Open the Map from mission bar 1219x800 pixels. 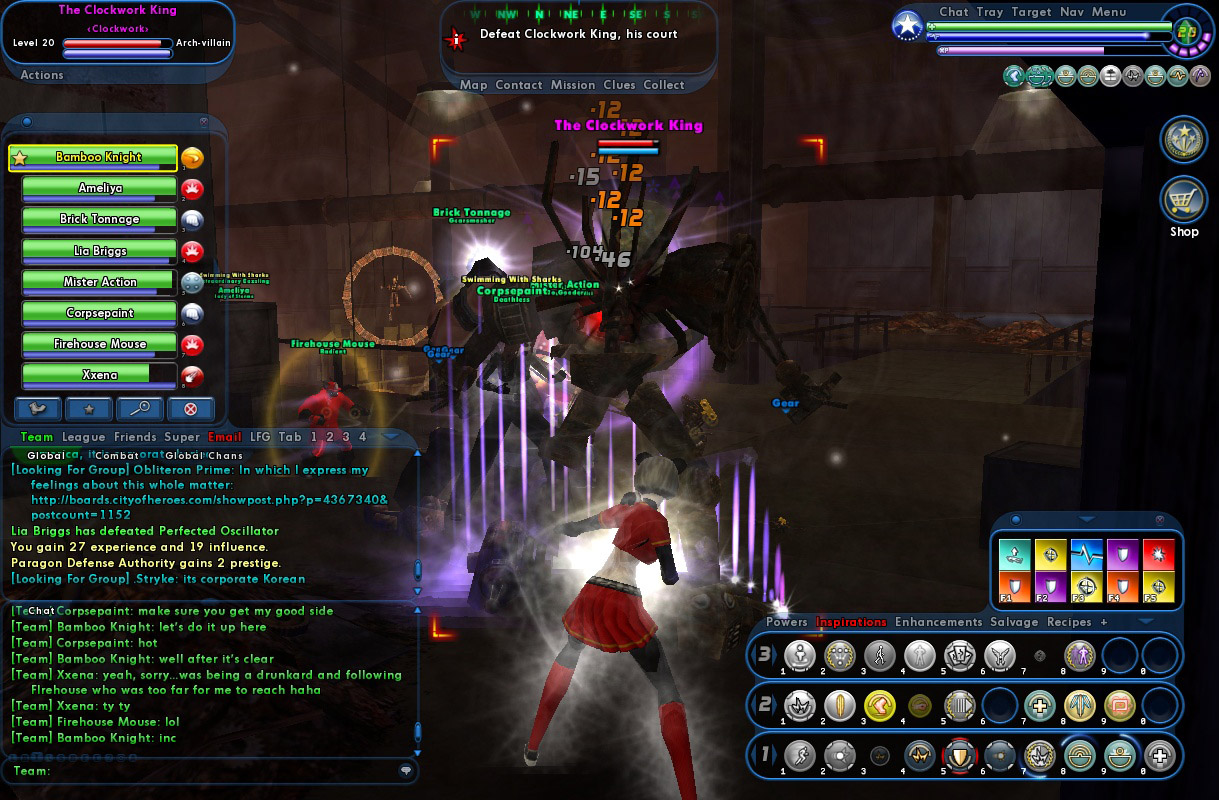473,85
